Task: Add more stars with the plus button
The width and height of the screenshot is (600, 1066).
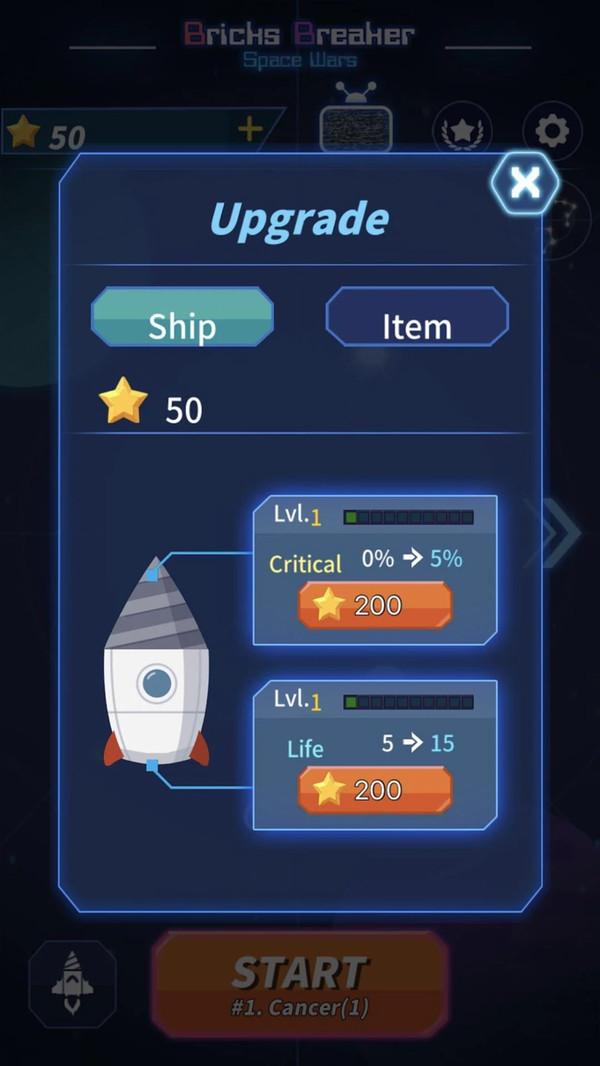Action: coord(249,129)
